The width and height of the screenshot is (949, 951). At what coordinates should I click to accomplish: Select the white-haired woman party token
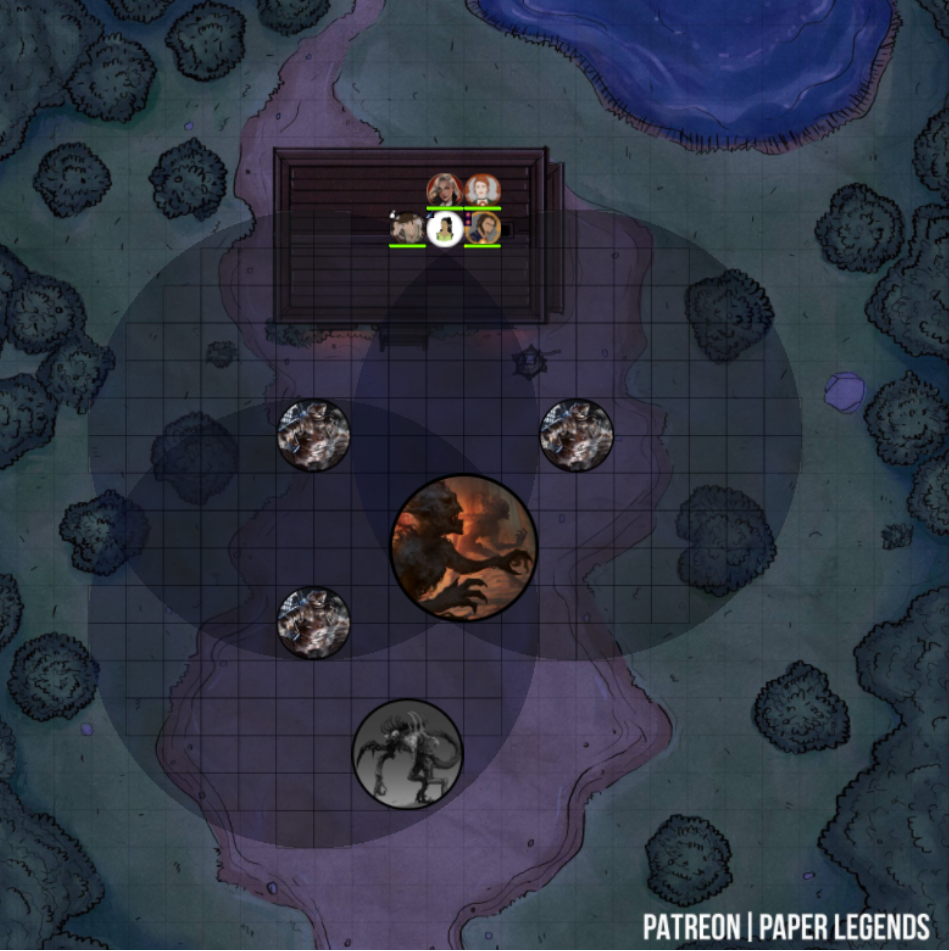pos(444,189)
